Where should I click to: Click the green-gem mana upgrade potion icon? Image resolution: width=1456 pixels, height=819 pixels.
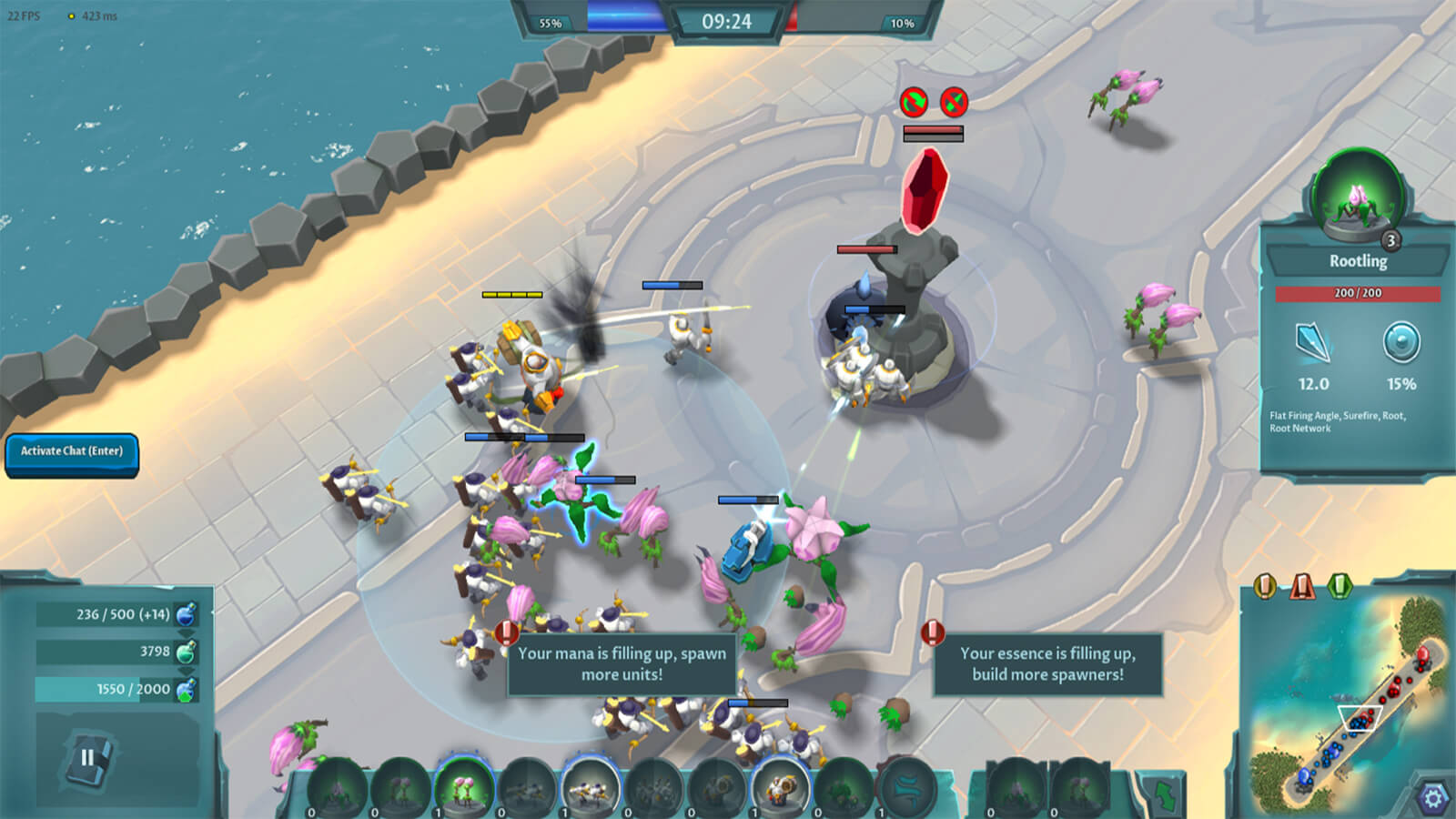coord(187,689)
